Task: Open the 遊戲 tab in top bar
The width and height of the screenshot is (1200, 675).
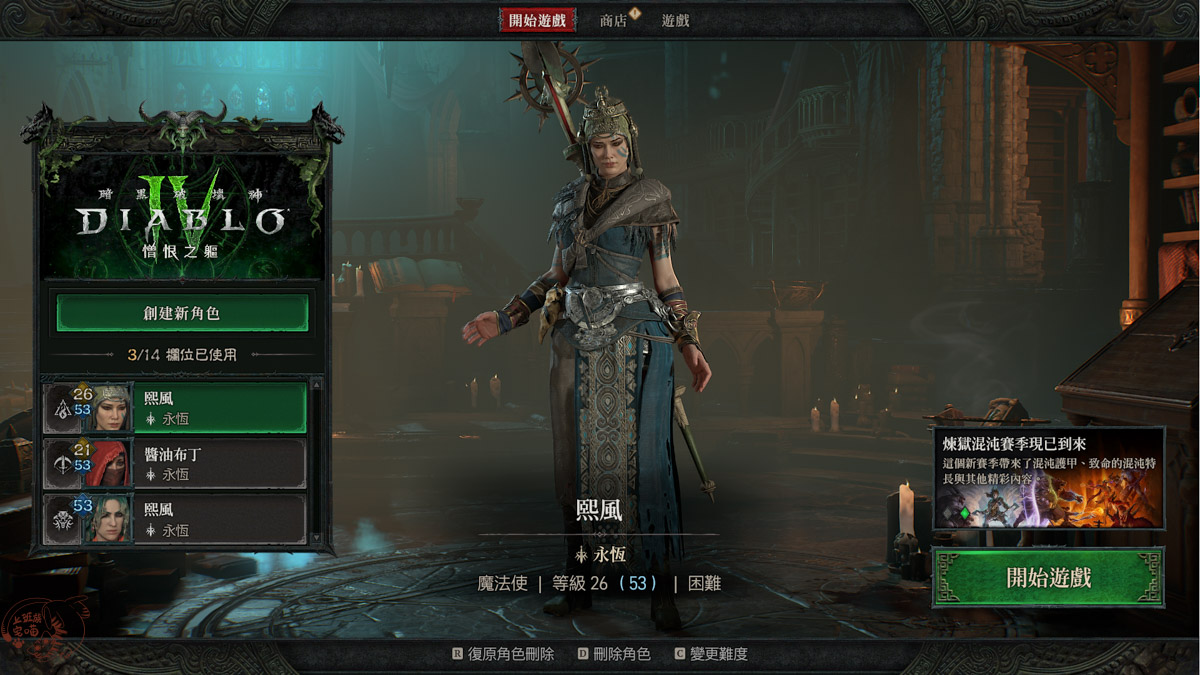Action: point(675,20)
